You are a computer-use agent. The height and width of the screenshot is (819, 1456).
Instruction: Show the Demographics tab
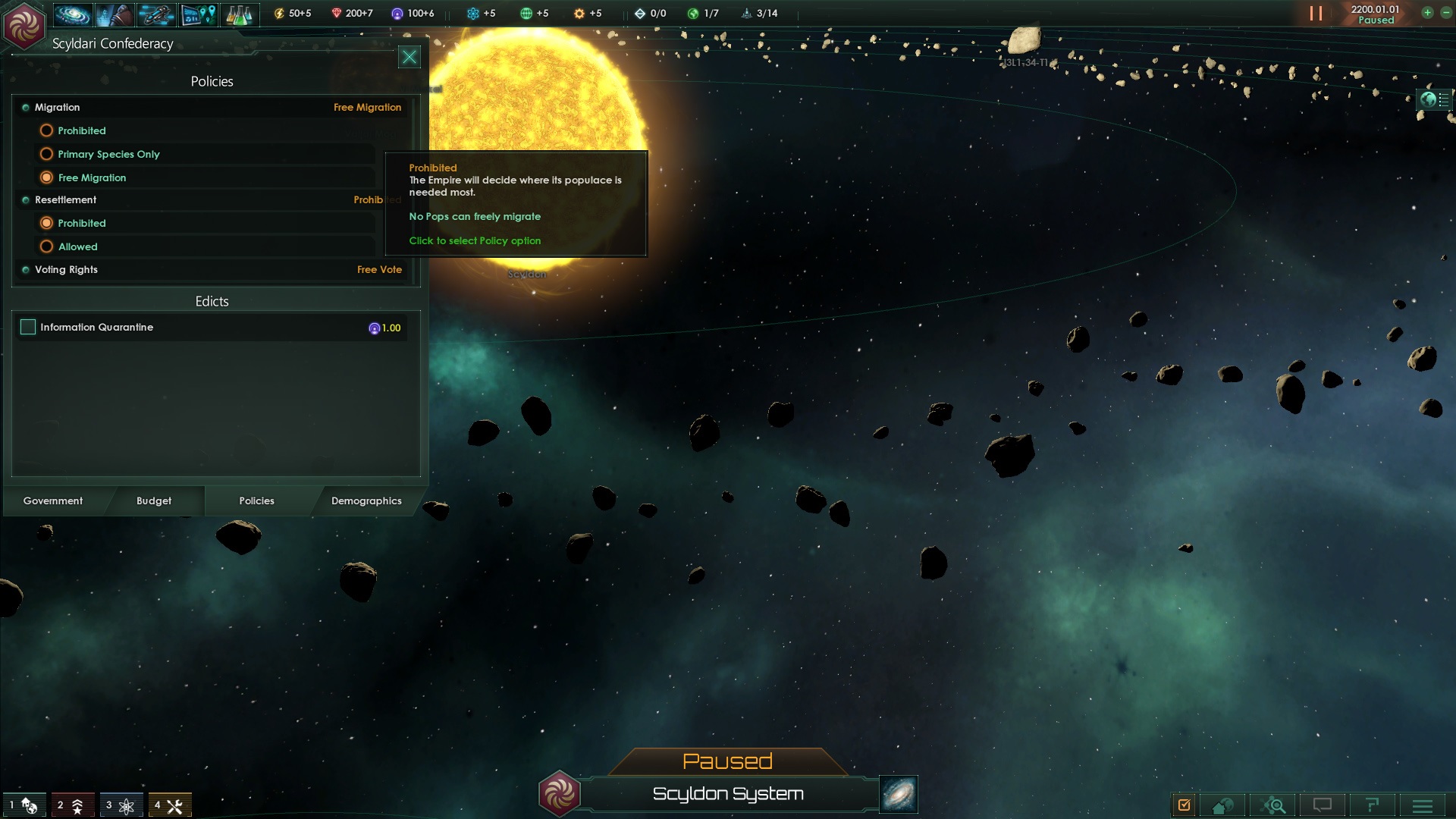click(366, 501)
